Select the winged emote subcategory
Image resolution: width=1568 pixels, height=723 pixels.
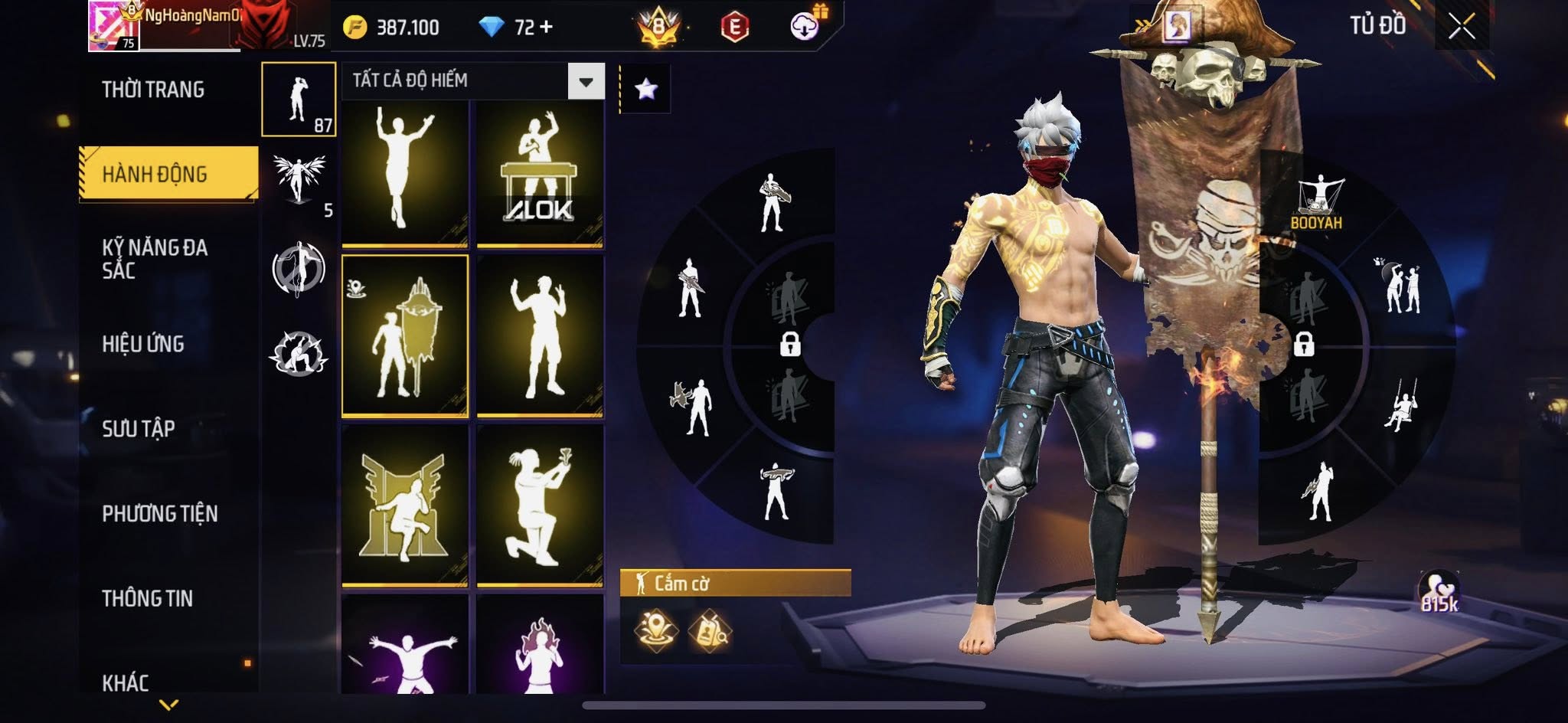click(x=299, y=180)
